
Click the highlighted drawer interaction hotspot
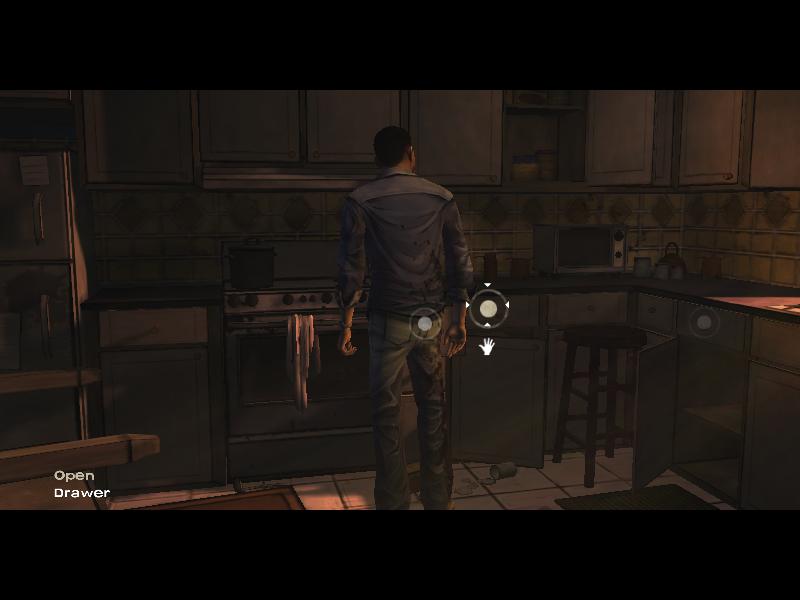pos(488,309)
